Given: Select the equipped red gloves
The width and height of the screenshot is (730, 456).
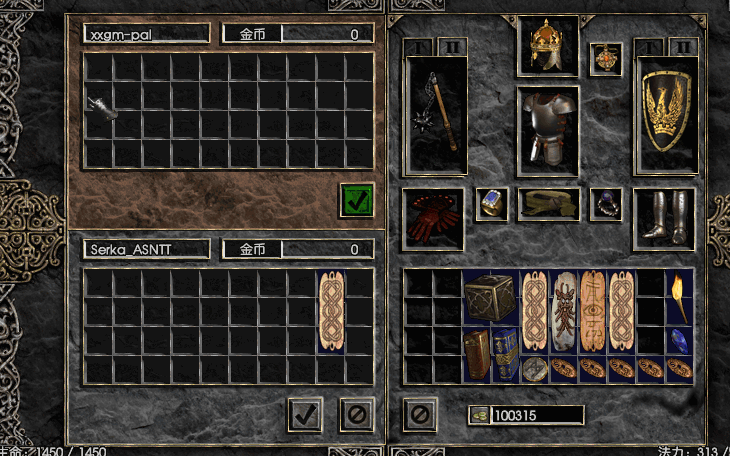Looking at the screenshot, I should pyautogui.click(x=434, y=218).
